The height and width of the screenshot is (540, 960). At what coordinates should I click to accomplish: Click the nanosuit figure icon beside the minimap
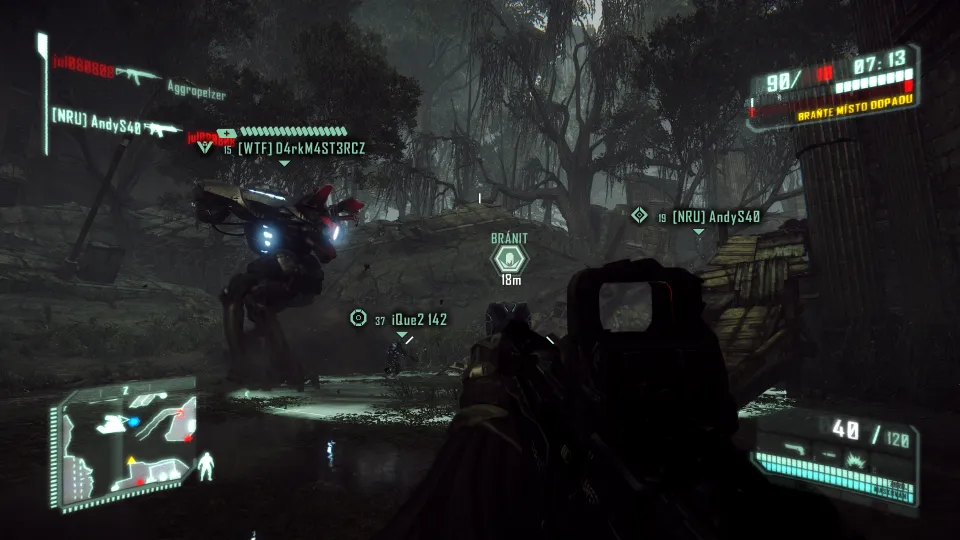pos(207,466)
